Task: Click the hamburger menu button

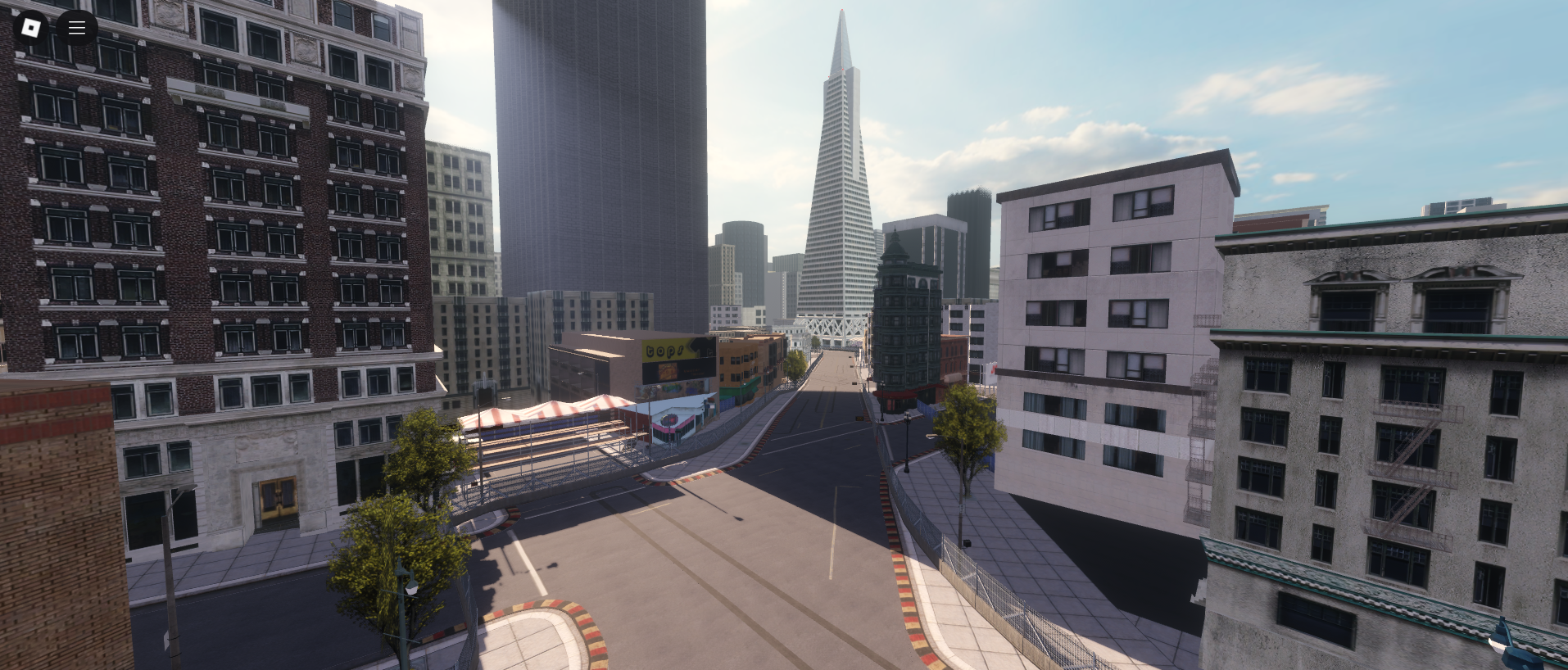Action: point(77,28)
